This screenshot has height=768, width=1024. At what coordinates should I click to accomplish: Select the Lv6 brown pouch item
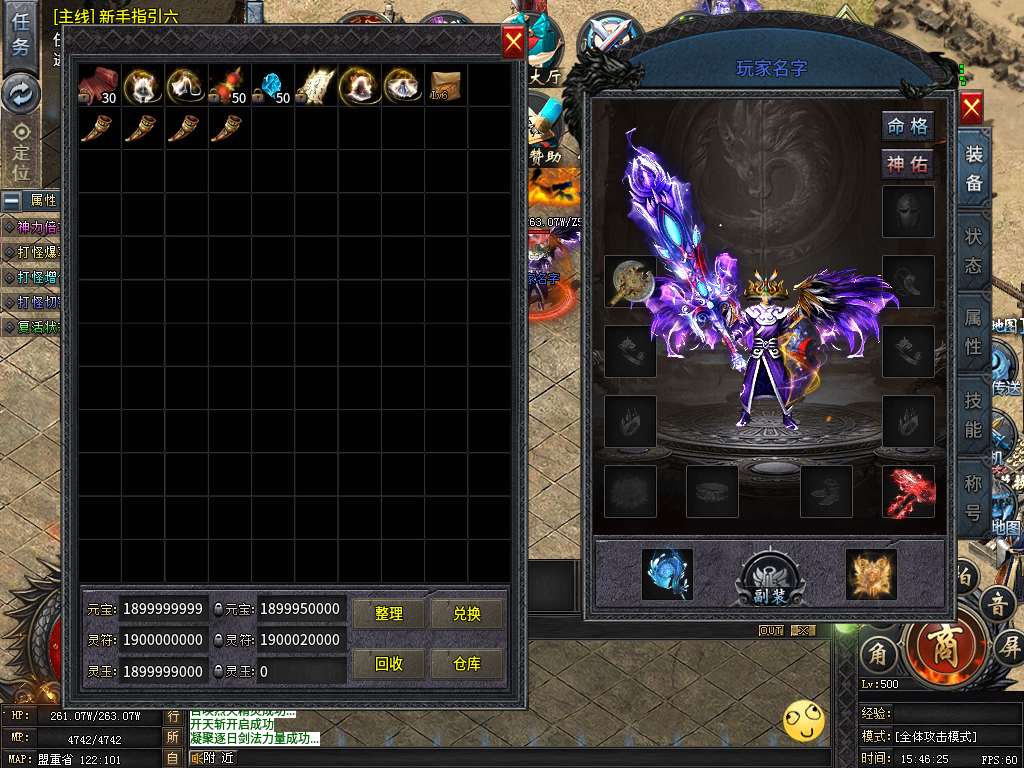coord(445,87)
